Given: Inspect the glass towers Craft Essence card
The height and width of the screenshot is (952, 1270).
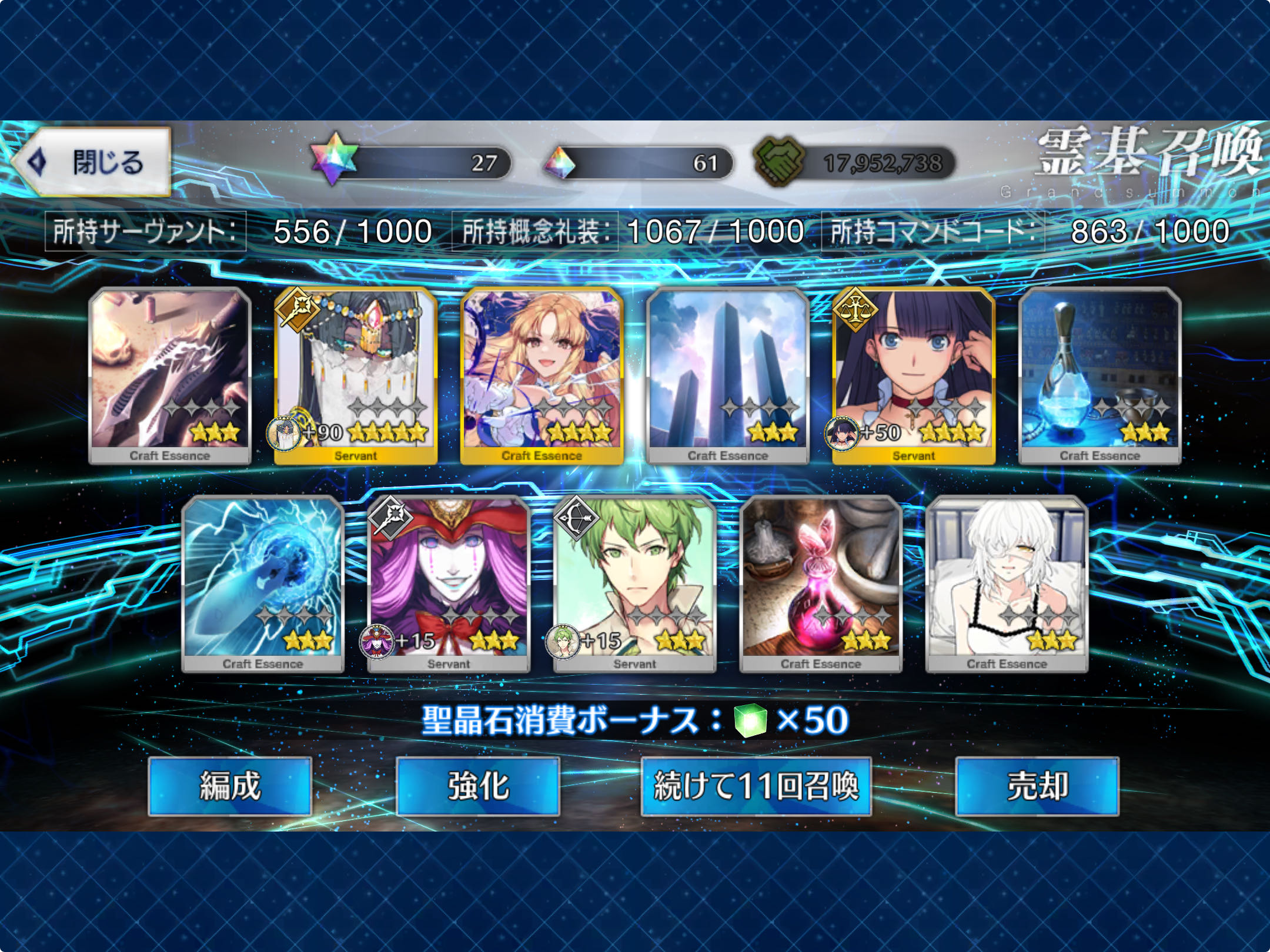Looking at the screenshot, I should (x=727, y=376).
